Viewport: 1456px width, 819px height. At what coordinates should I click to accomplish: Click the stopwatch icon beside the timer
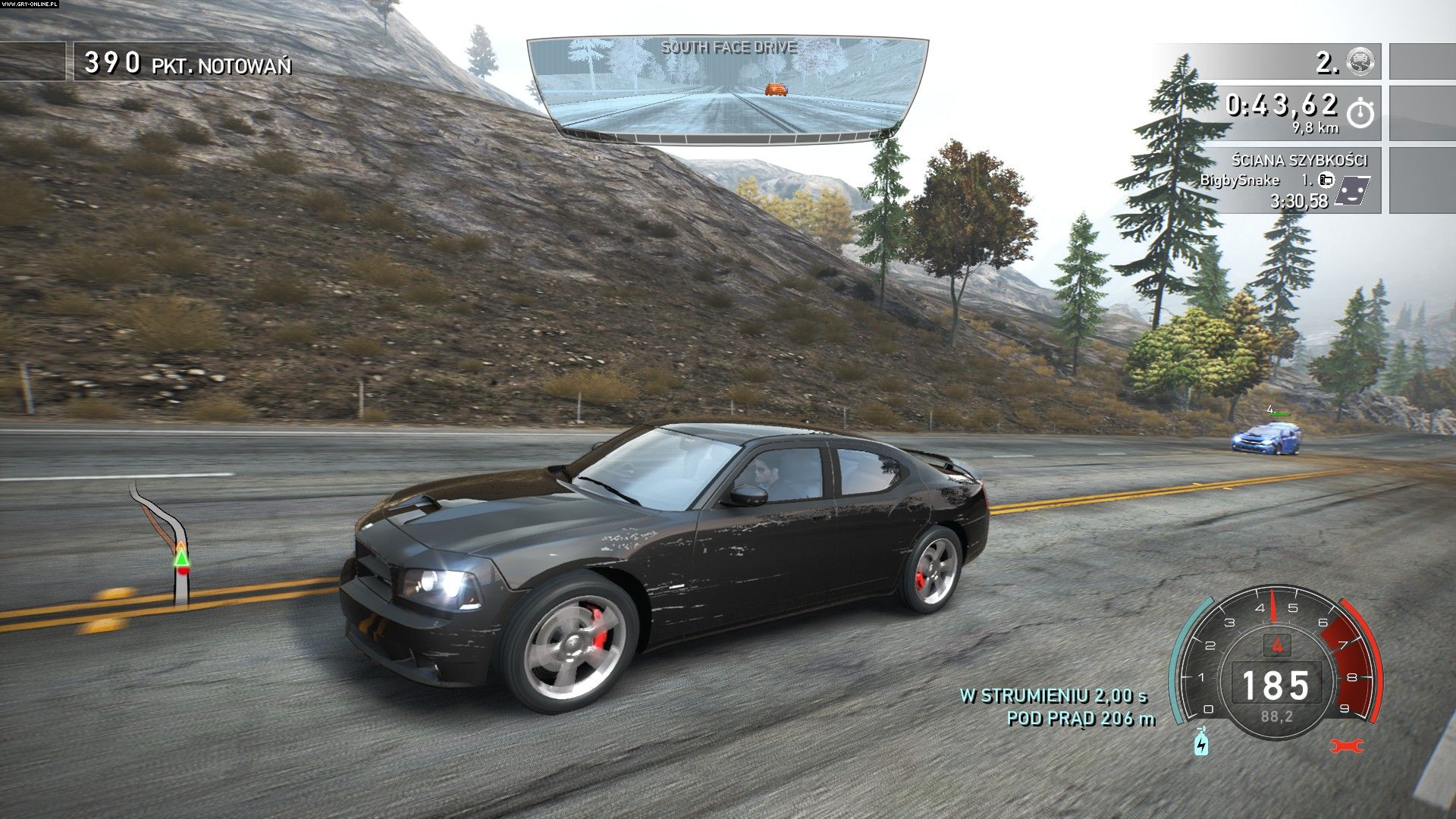(1360, 113)
